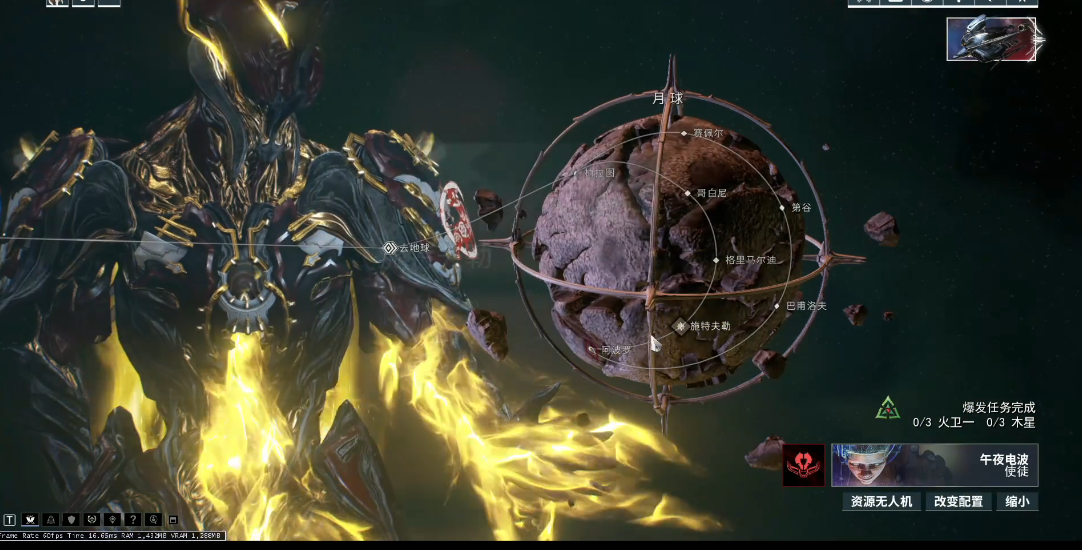Viewport: 1082px width, 550px height.
Task: Zoom out with the 缩小 button
Action: (x=1016, y=502)
